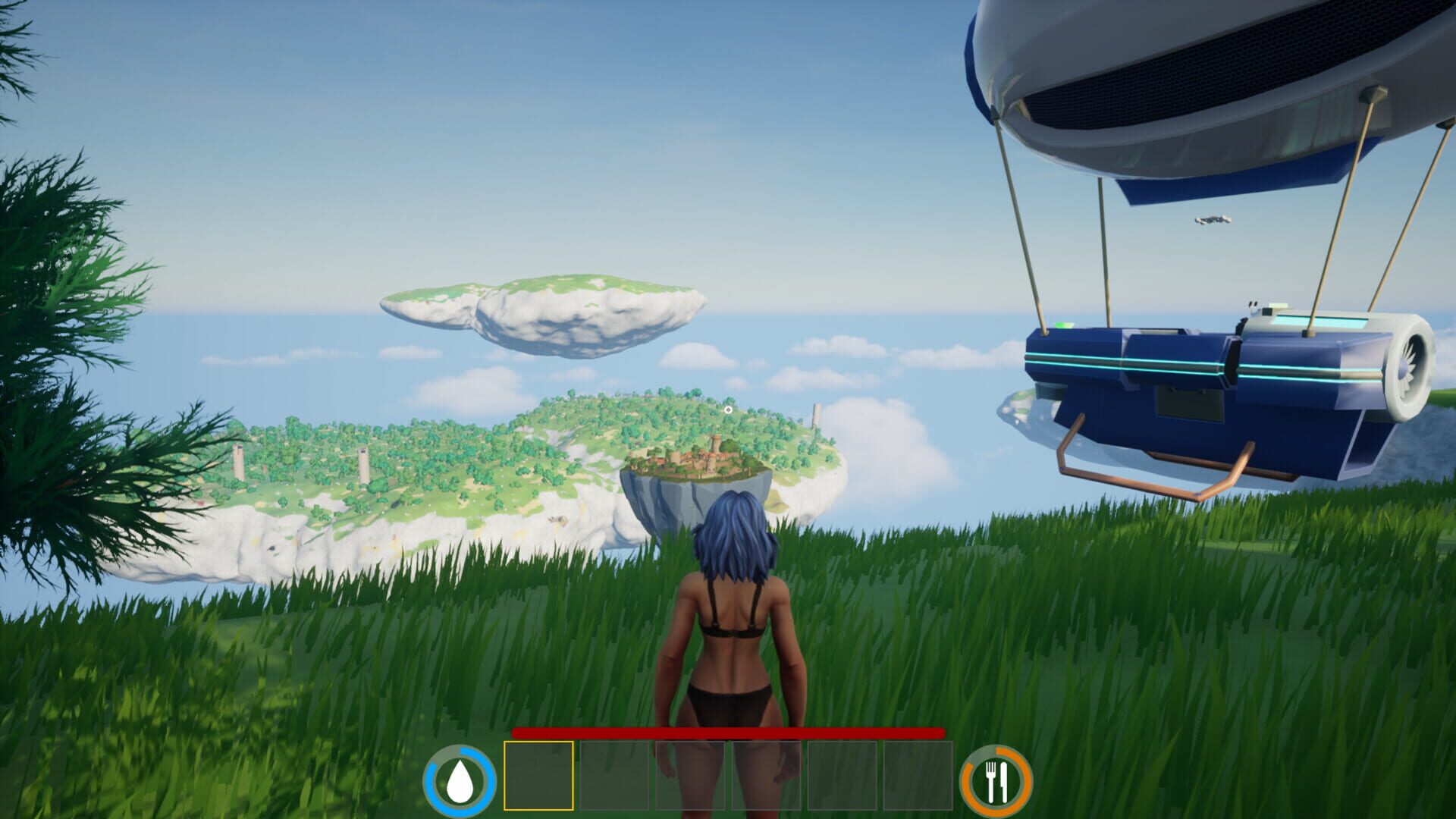Select the second hotbar slot
Viewport: 1456px width, 819px height.
613,775
